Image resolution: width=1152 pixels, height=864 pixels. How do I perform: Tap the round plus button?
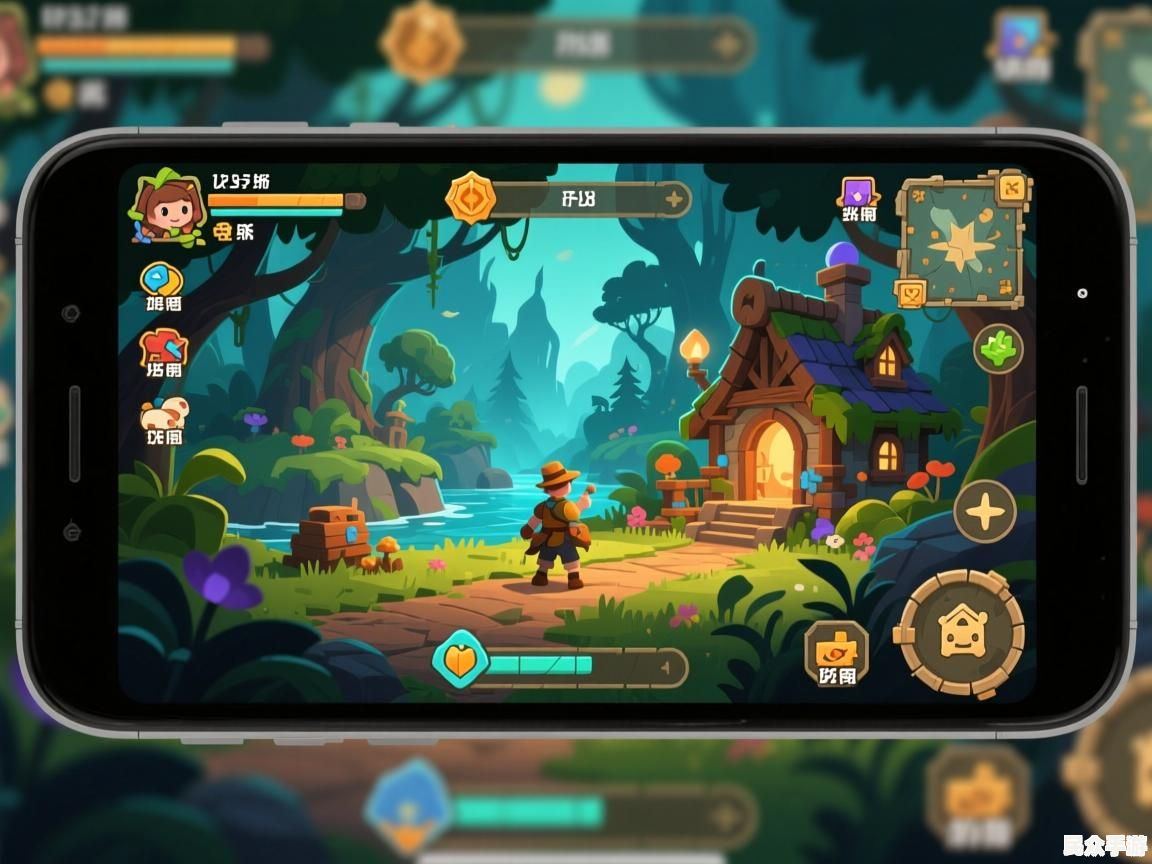pyautogui.click(x=985, y=512)
